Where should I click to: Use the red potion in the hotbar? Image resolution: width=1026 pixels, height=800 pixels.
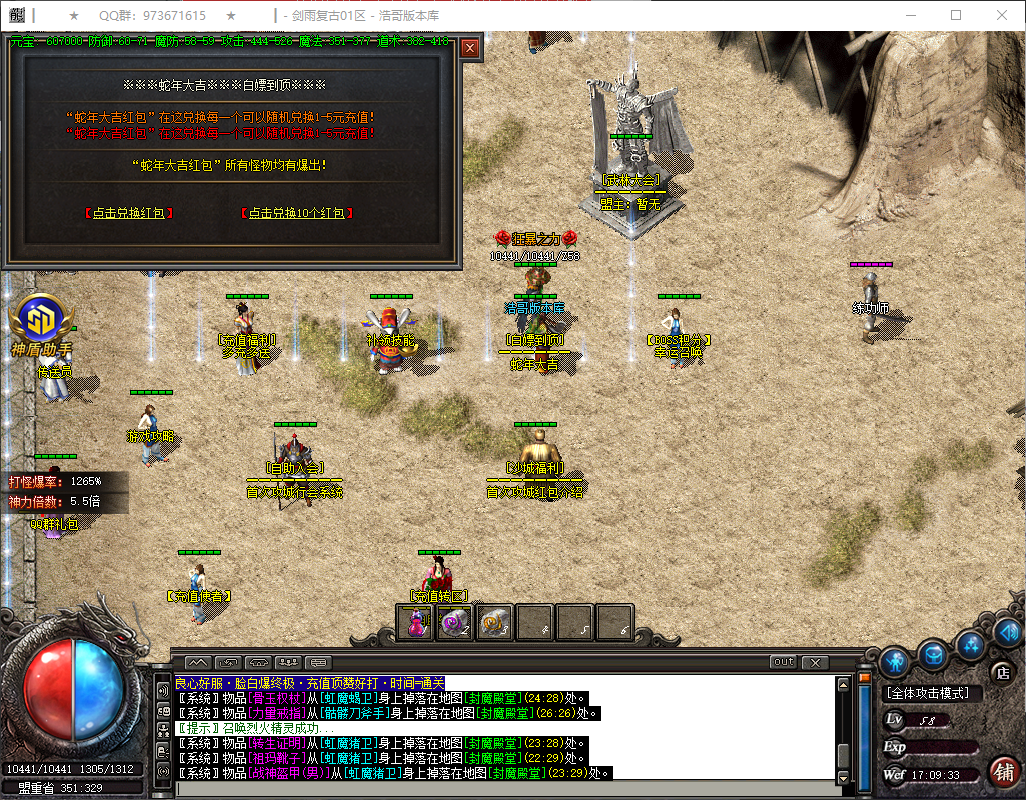click(416, 622)
